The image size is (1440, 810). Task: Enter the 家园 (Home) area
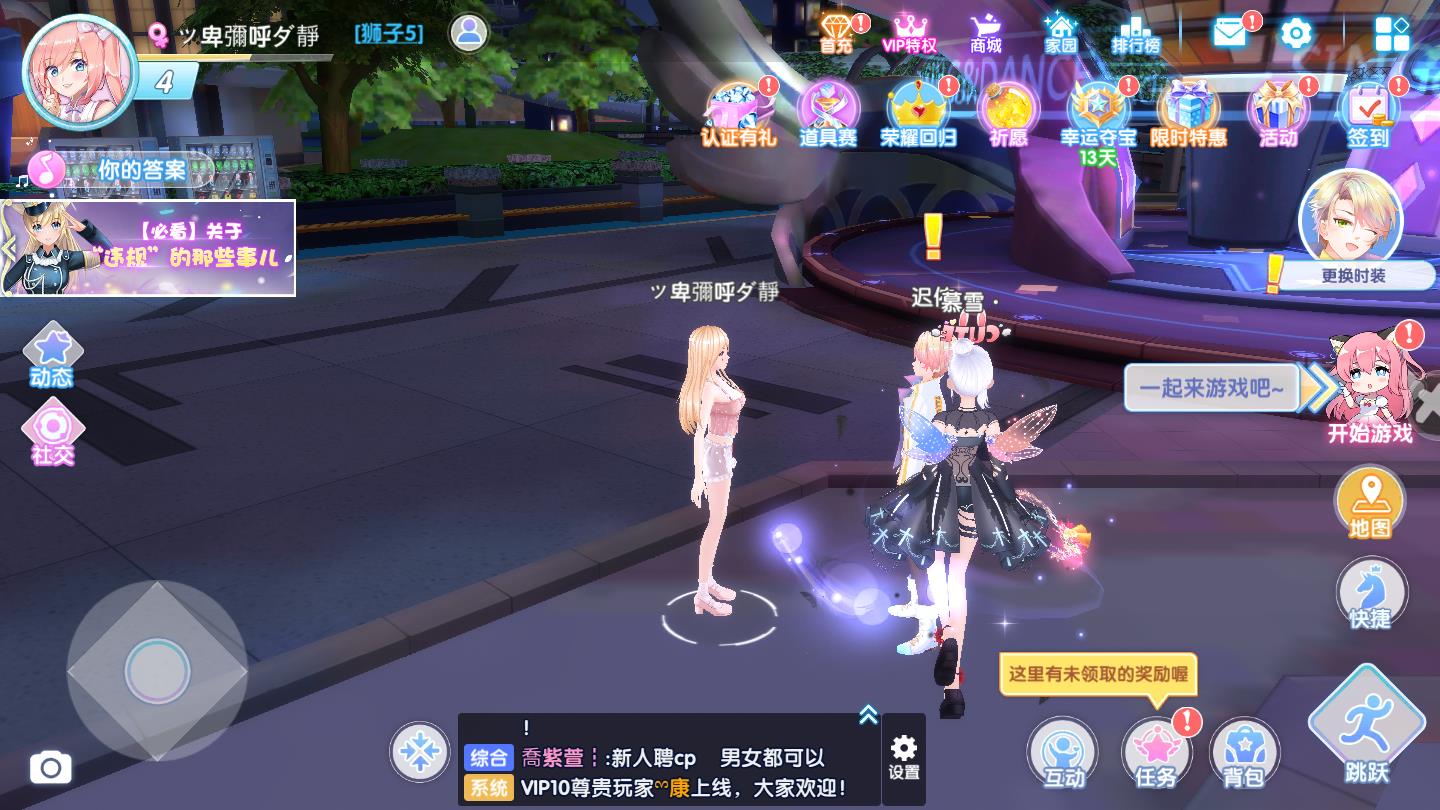point(1060,32)
